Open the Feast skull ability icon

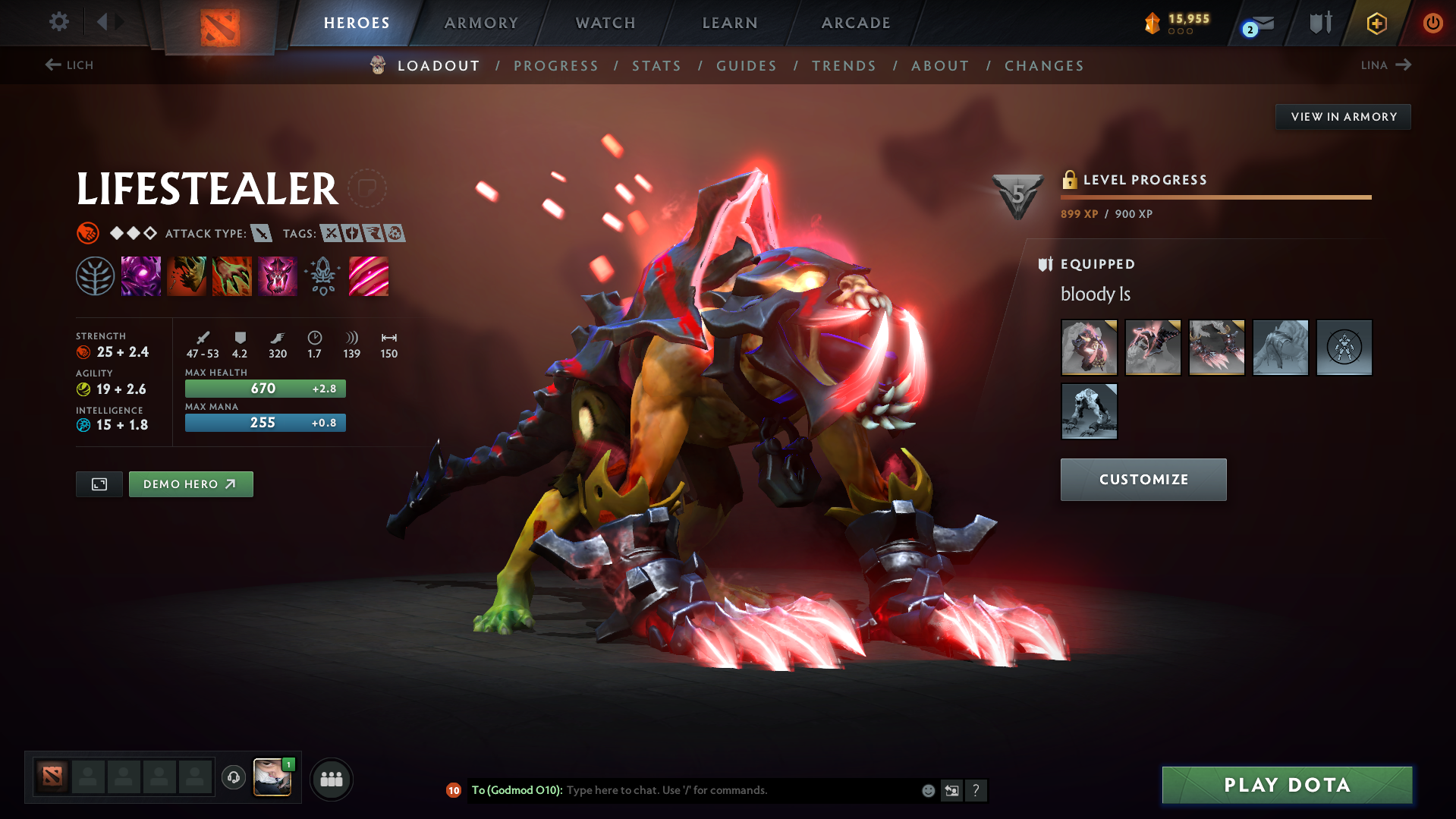tap(187, 276)
